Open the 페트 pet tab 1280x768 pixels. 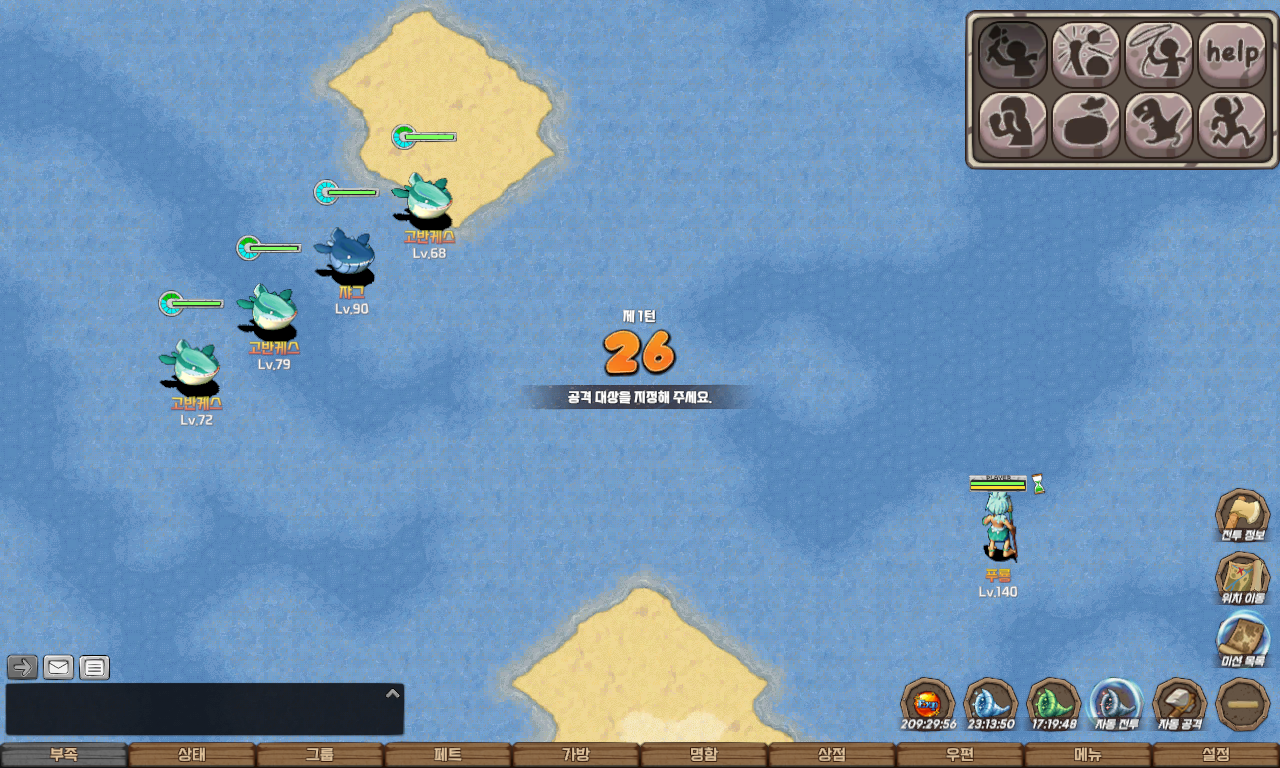(x=448, y=755)
